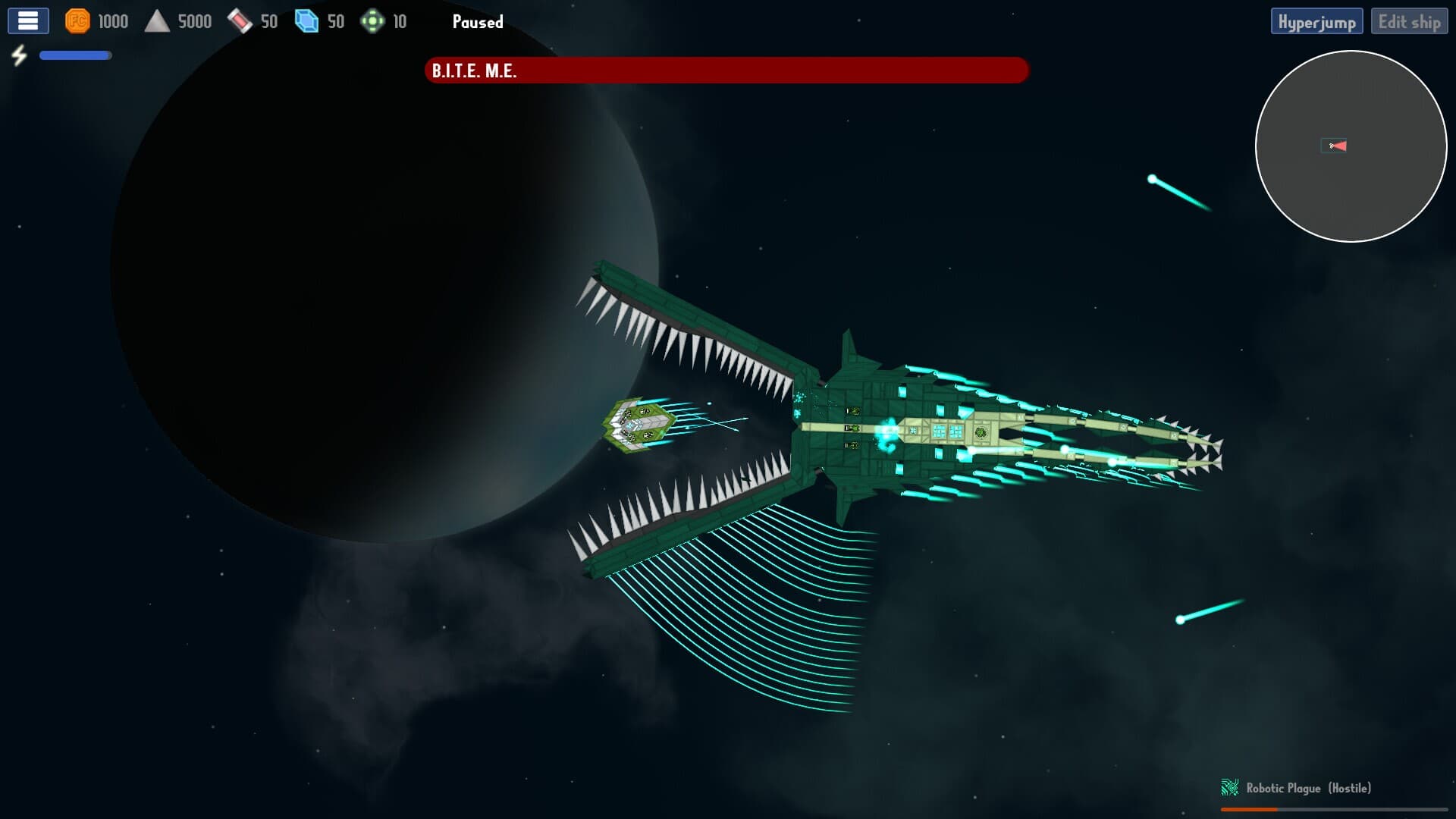
Task: Click the lightning bolt energy icon
Action: pyautogui.click(x=20, y=54)
